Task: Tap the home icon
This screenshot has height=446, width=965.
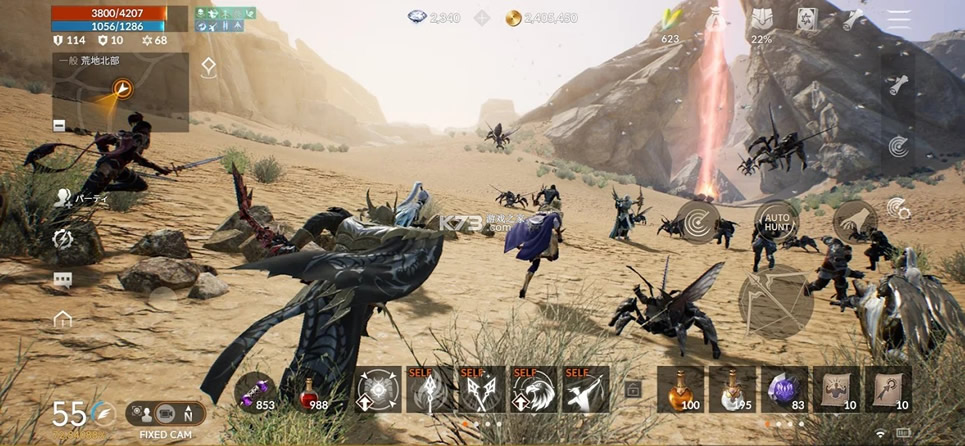Action: (63, 320)
